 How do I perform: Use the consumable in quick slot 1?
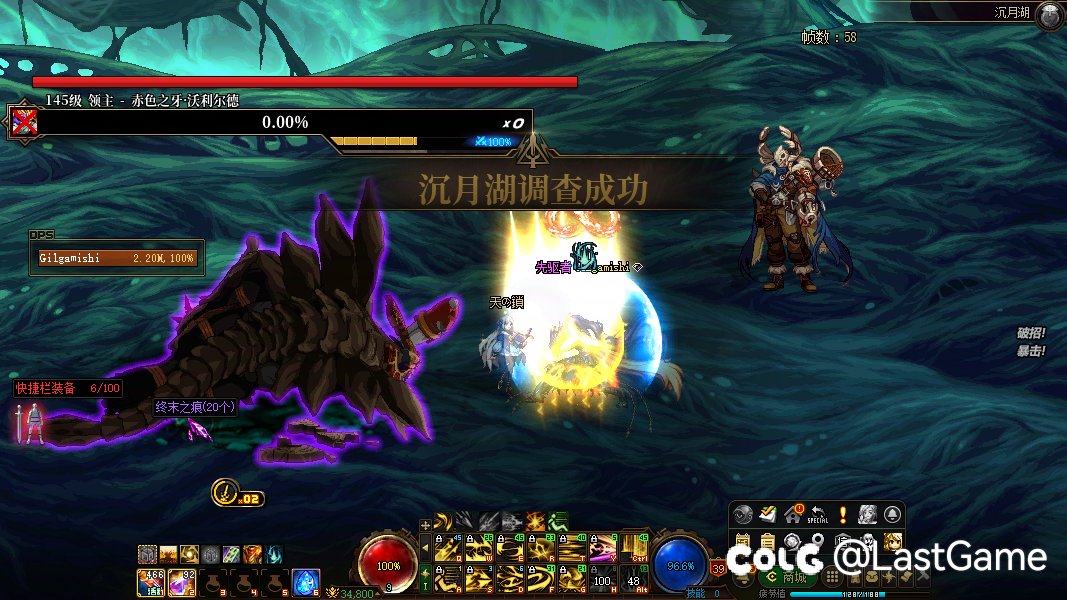click(x=150, y=580)
